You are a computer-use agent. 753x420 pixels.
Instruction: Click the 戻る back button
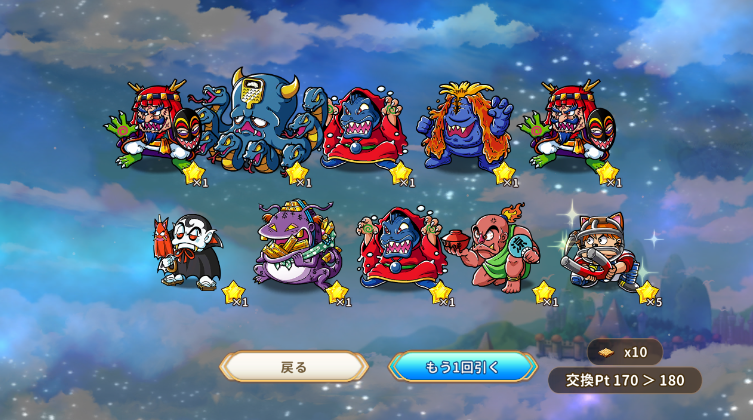click(x=294, y=366)
